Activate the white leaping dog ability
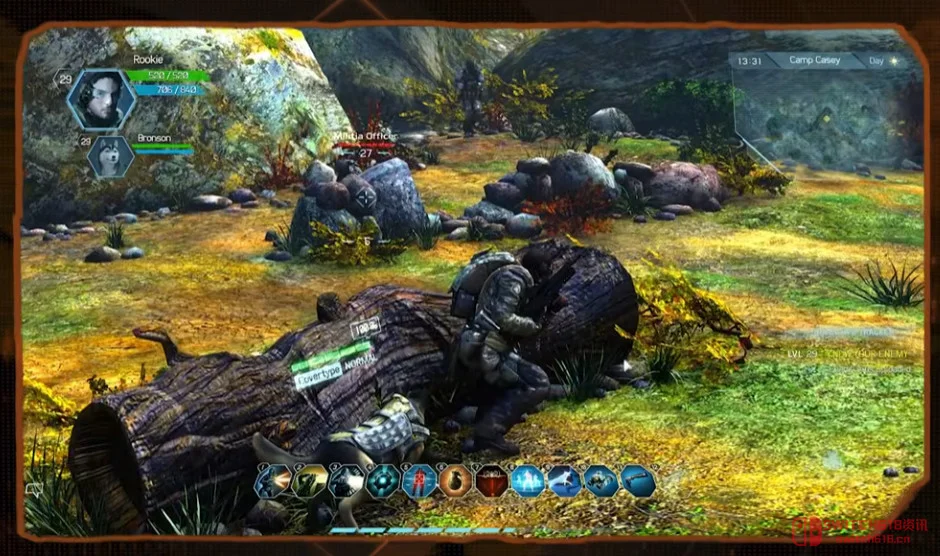The image size is (940, 556). coord(564,482)
